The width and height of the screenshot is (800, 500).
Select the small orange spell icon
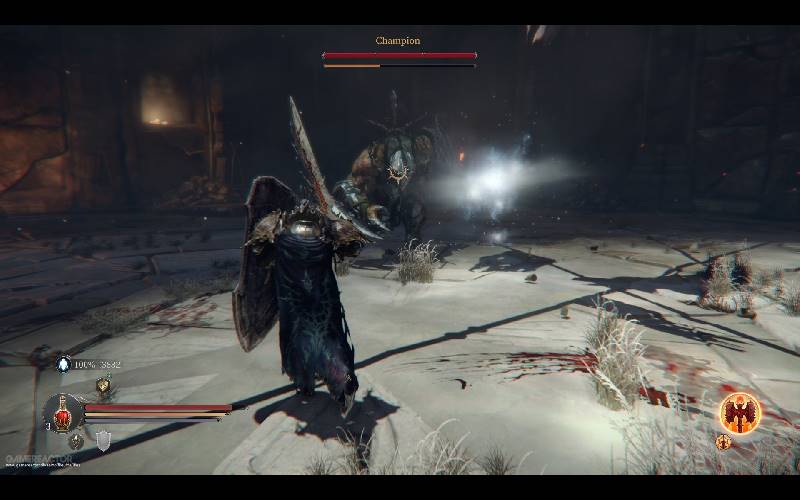pyautogui.click(x=723, y=442)
